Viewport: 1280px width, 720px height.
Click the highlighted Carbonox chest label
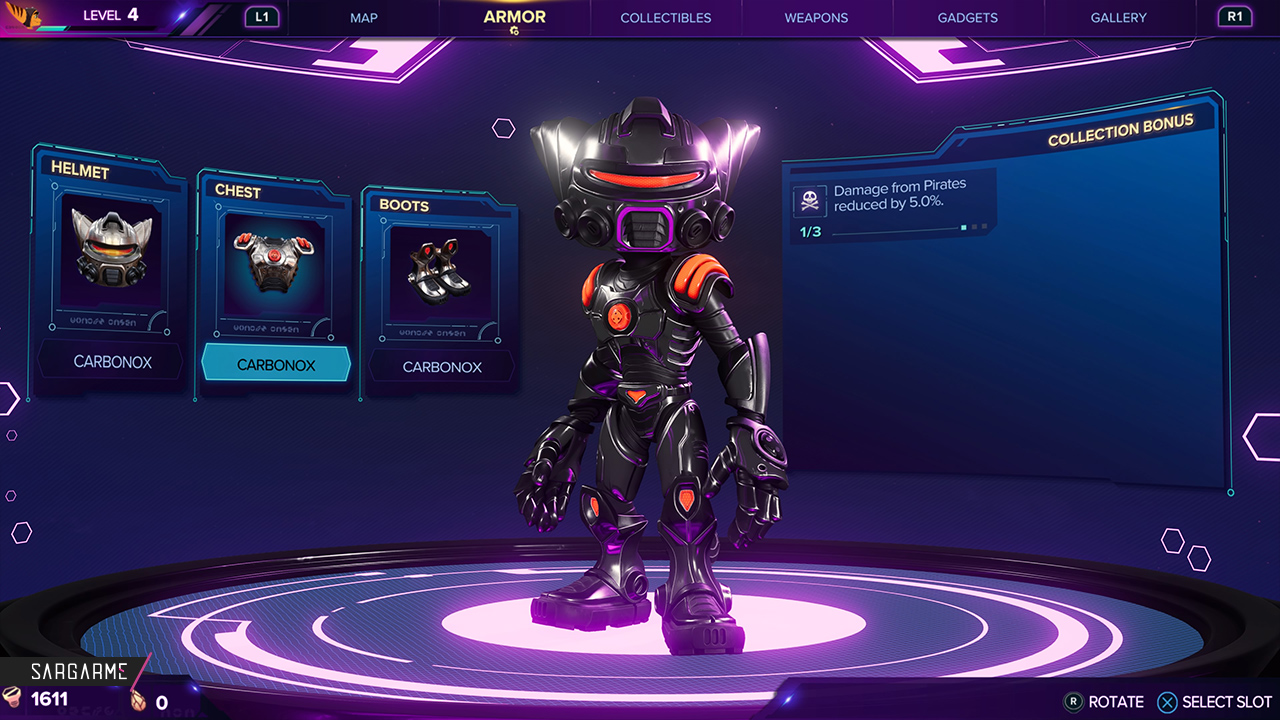(276, 365)
